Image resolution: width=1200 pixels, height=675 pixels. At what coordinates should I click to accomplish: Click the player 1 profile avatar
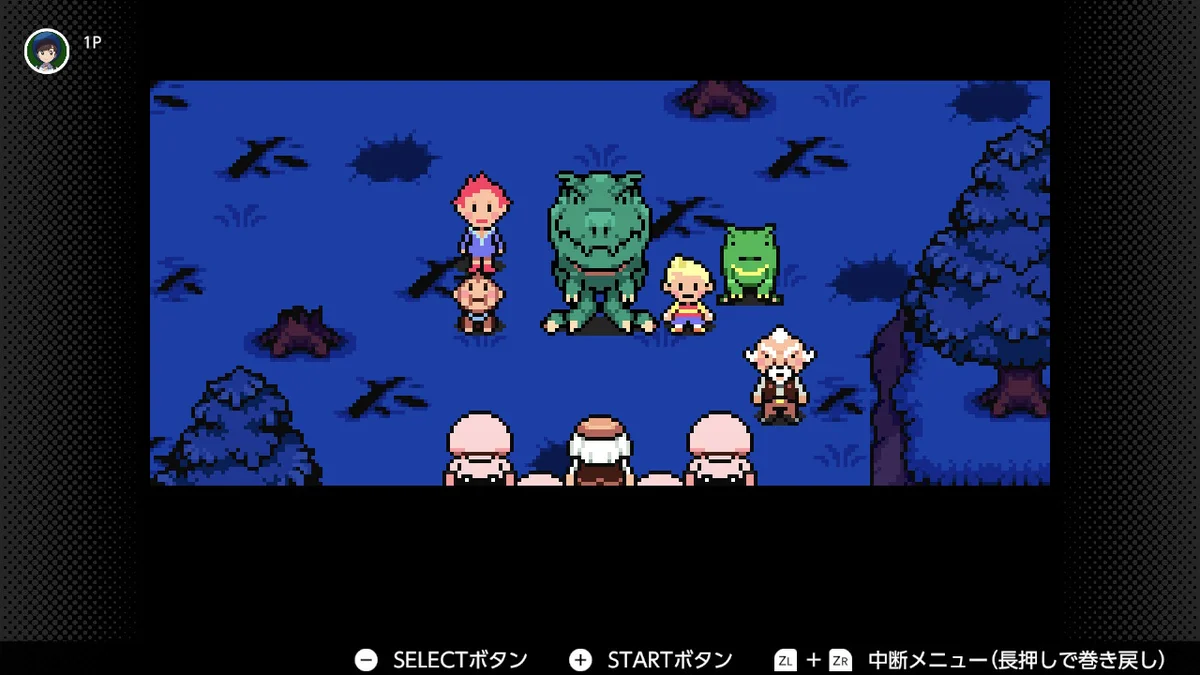(x=47, y=51)
